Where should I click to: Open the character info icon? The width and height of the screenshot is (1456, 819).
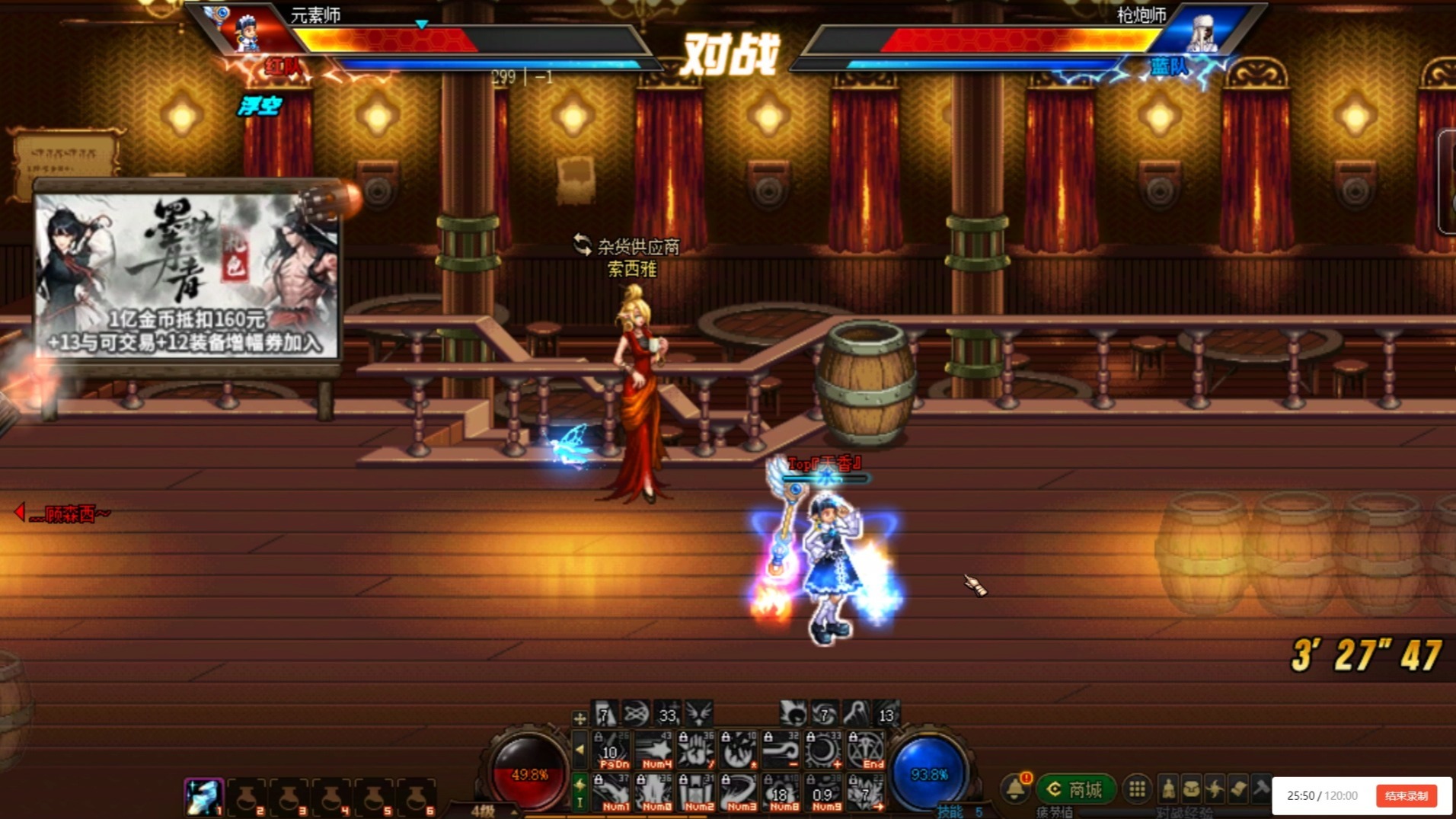[1168, 789]
